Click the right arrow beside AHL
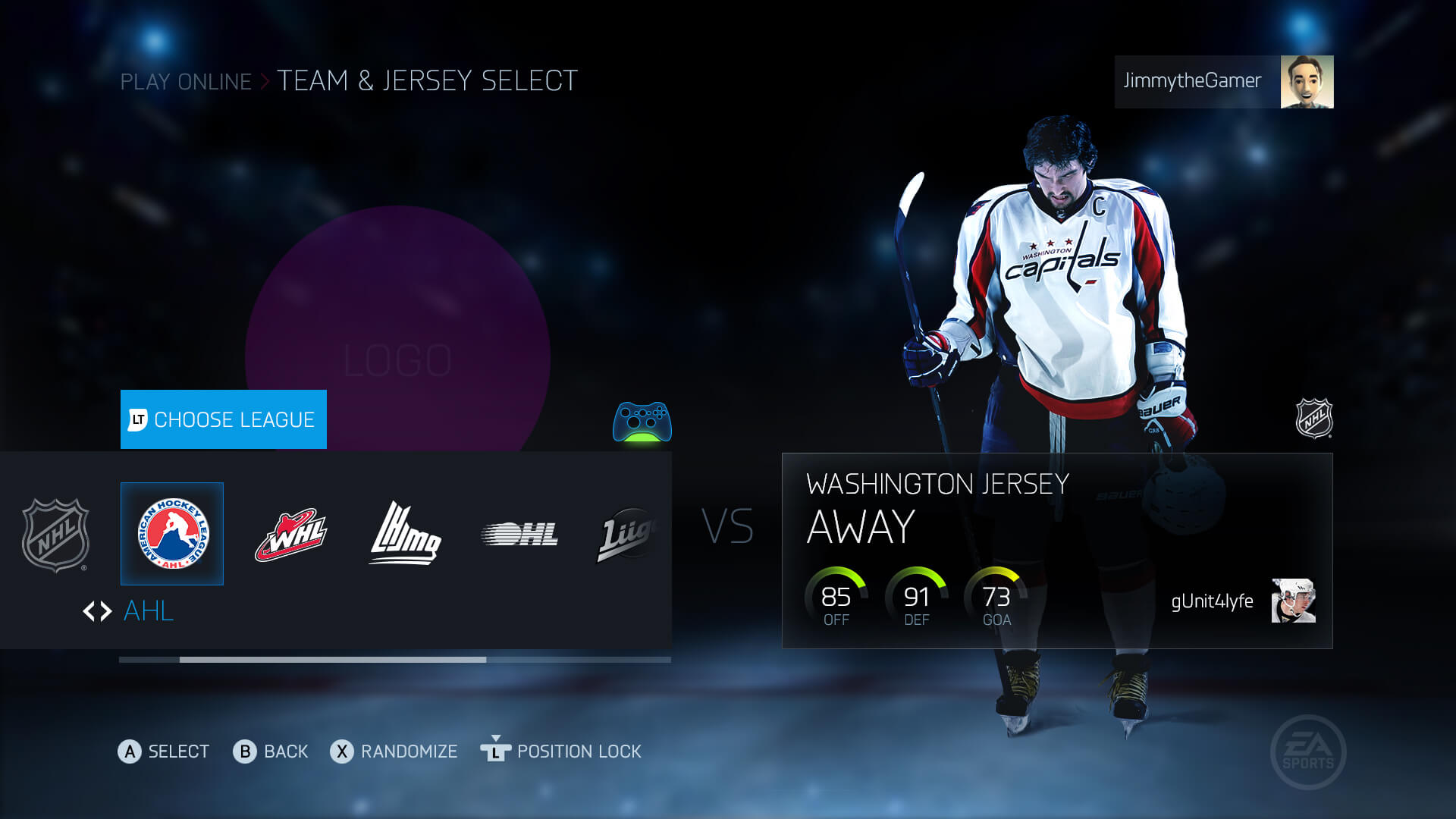This screenshot has height=819, width=1456. [105, 611]
